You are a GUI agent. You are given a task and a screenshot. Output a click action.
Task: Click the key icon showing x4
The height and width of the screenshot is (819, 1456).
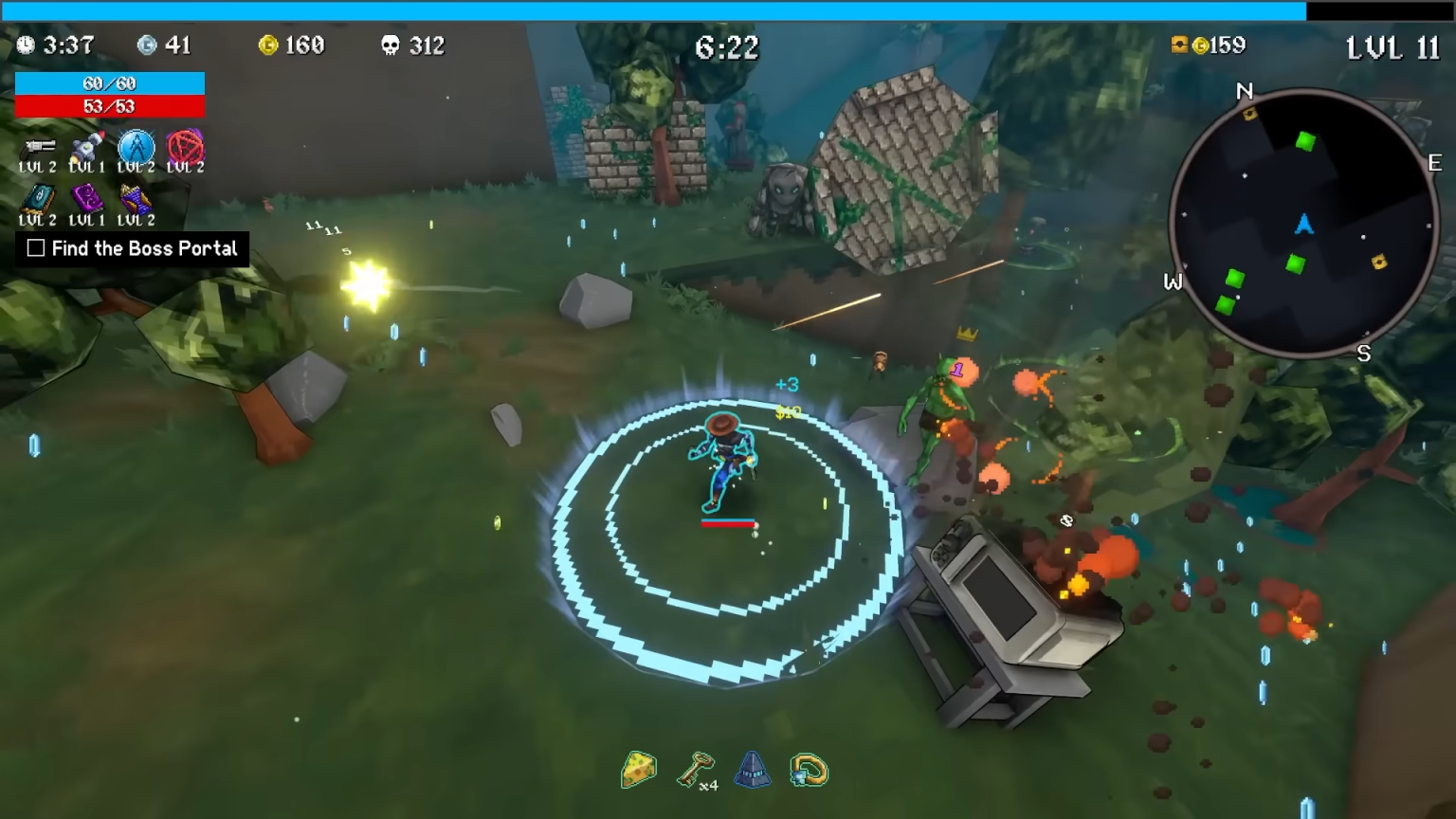tap(695, 771)
